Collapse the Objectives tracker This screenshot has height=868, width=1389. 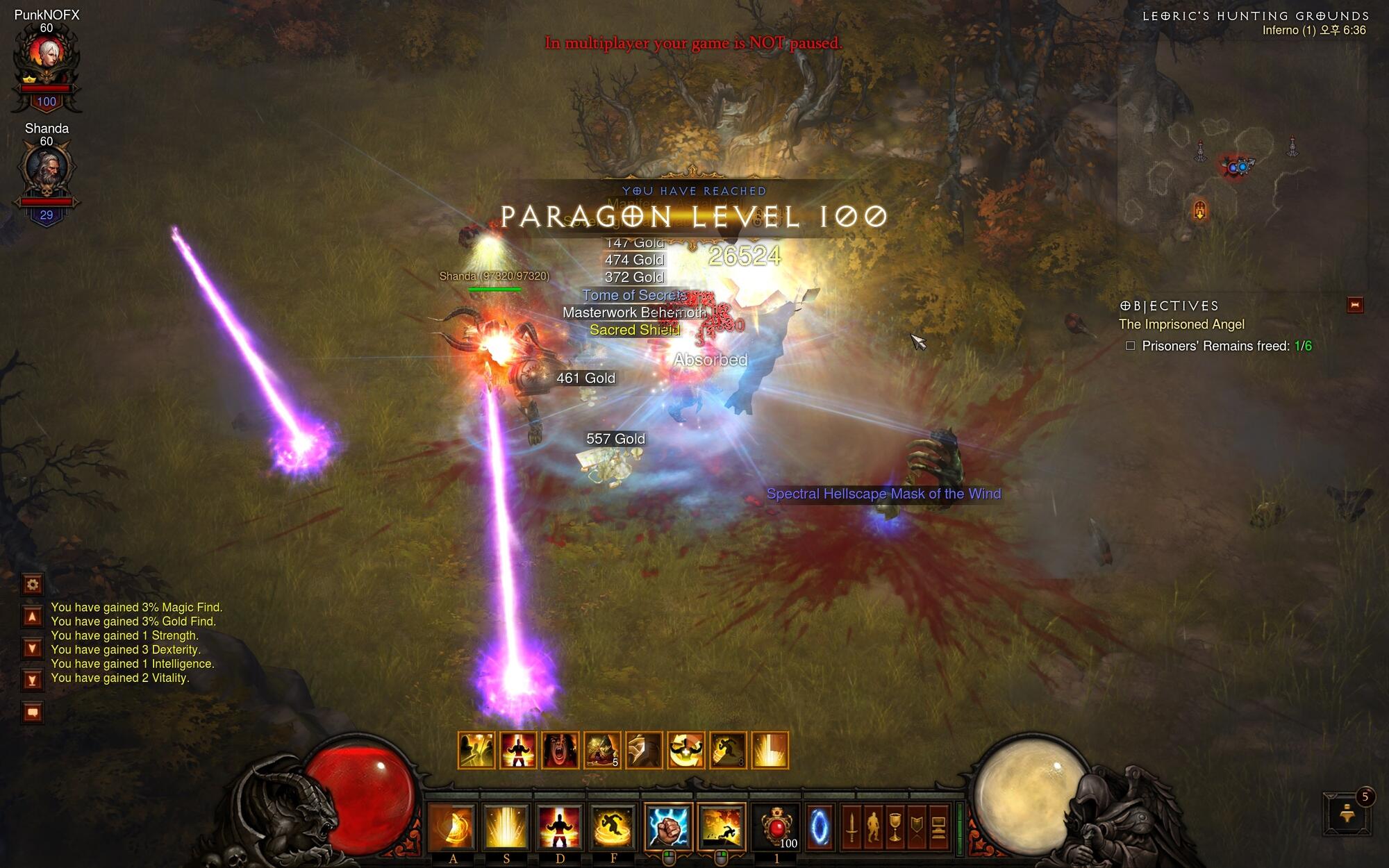coord(1354,305)
